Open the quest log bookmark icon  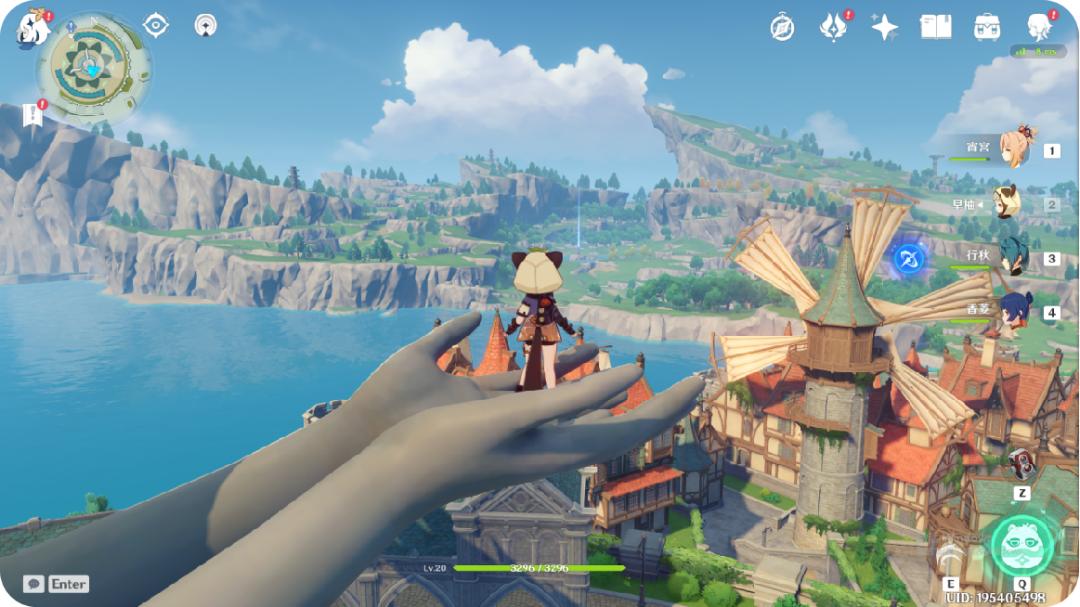(33, 114)
